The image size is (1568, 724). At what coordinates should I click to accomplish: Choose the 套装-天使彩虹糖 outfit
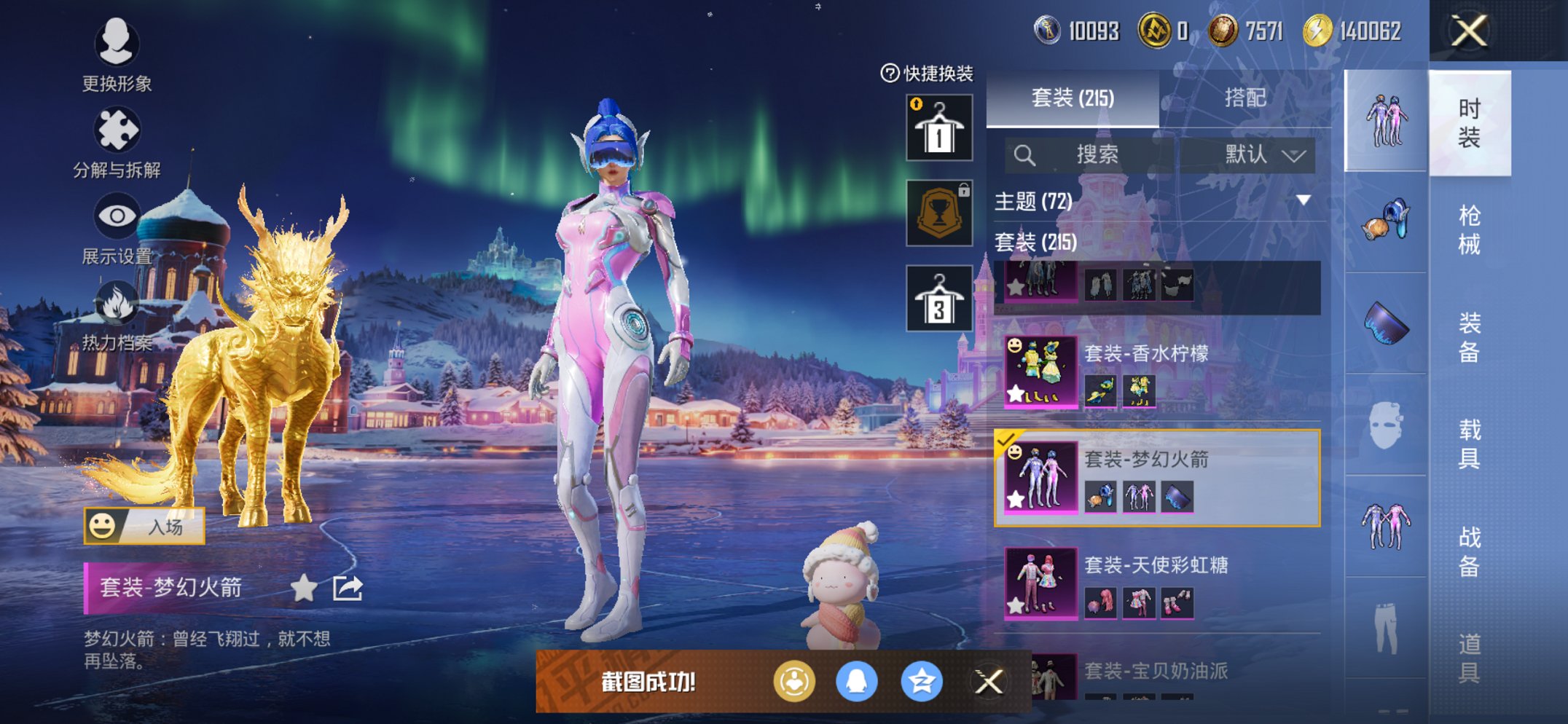click(1159, 584)
